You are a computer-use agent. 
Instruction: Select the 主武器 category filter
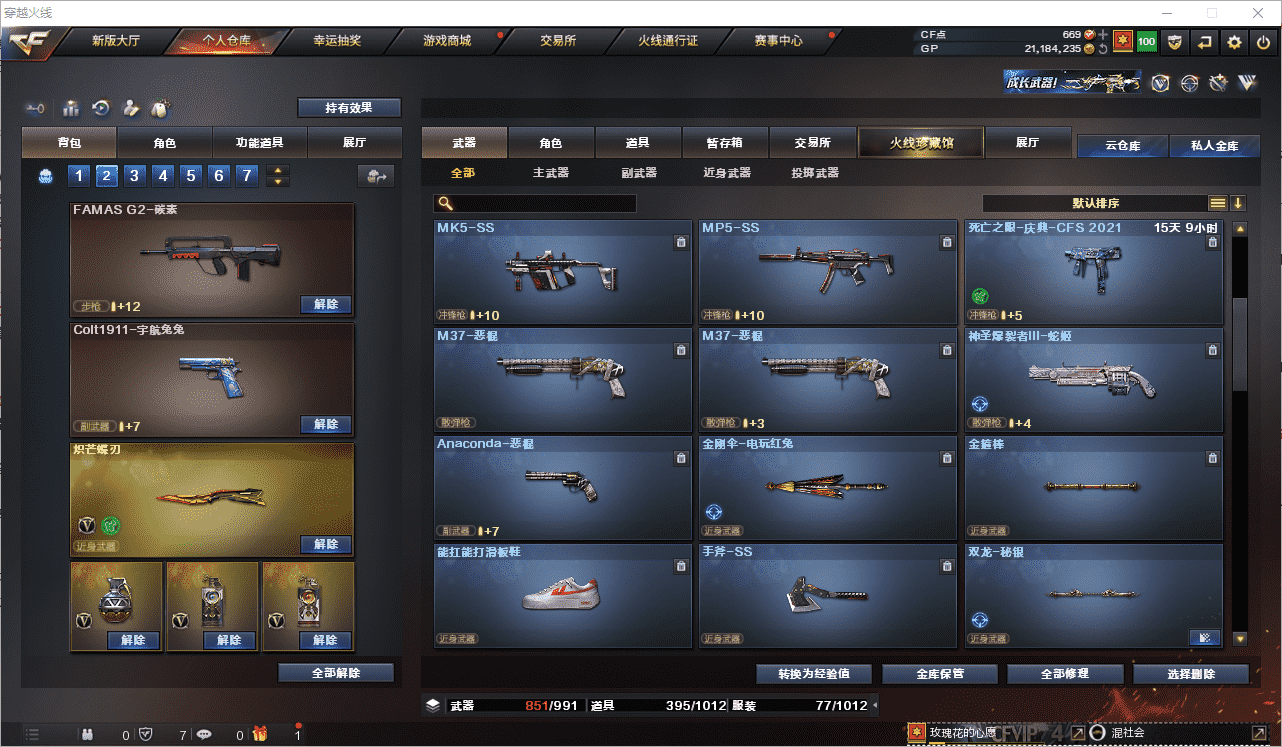point(550,173)
